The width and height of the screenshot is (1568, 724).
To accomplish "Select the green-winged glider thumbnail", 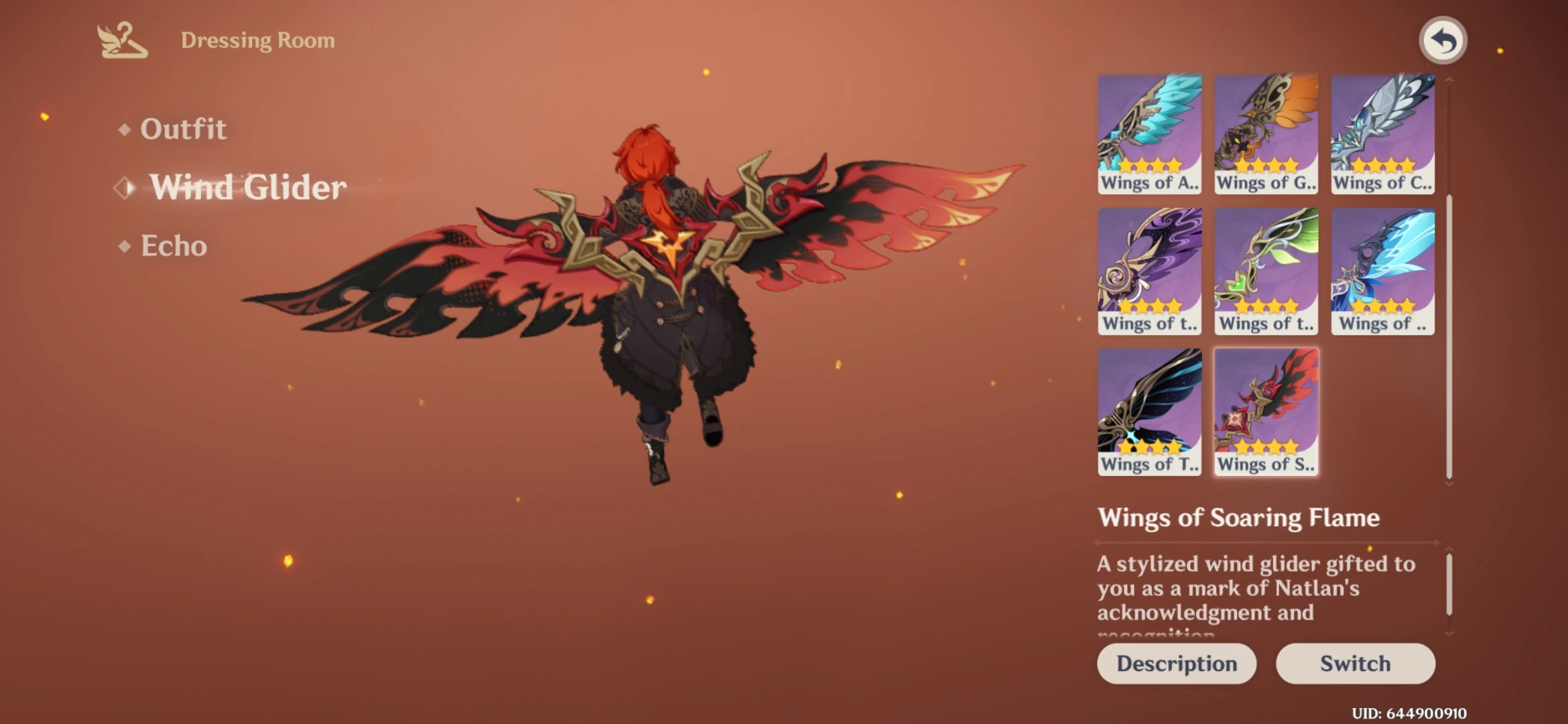I will [1265, 271].
